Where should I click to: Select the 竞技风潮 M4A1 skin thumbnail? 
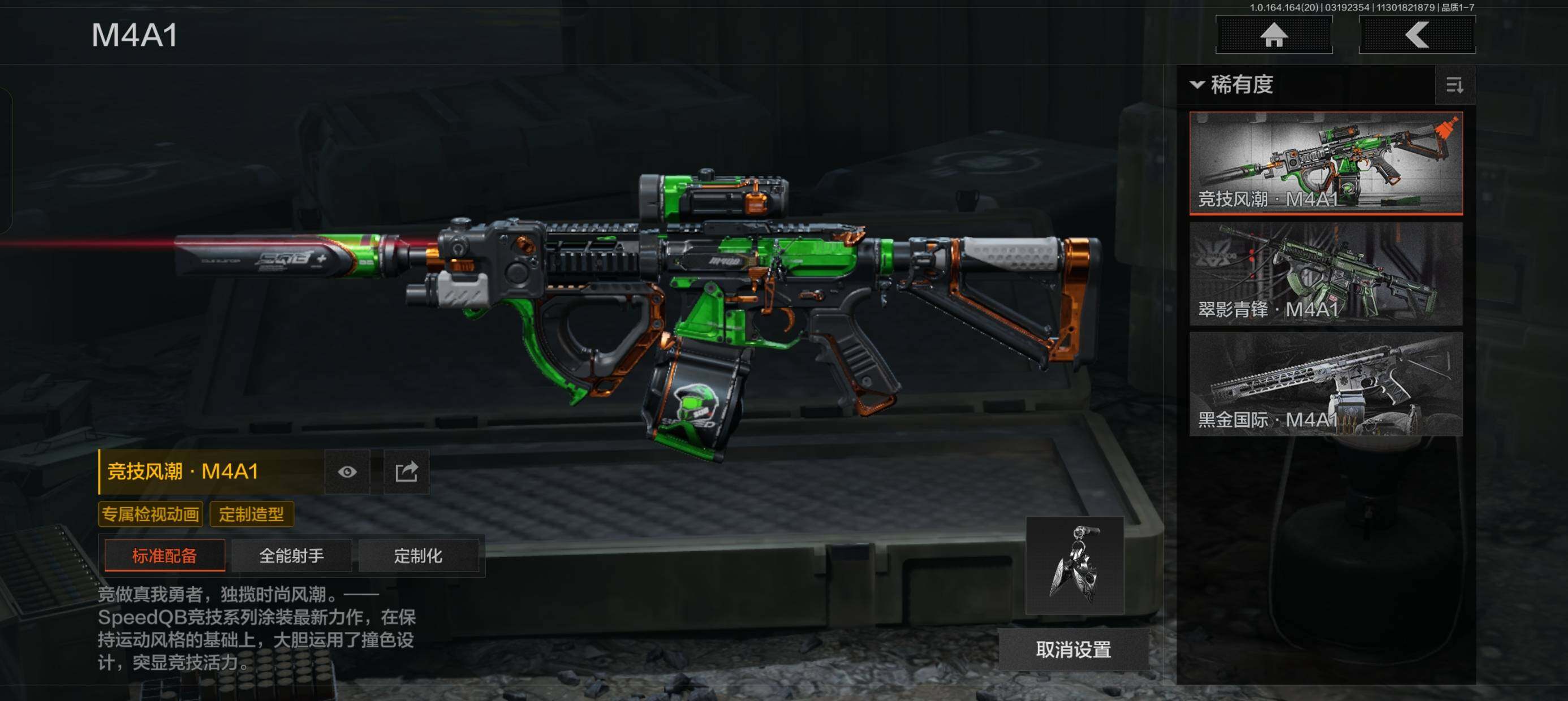click(1326, 162)
